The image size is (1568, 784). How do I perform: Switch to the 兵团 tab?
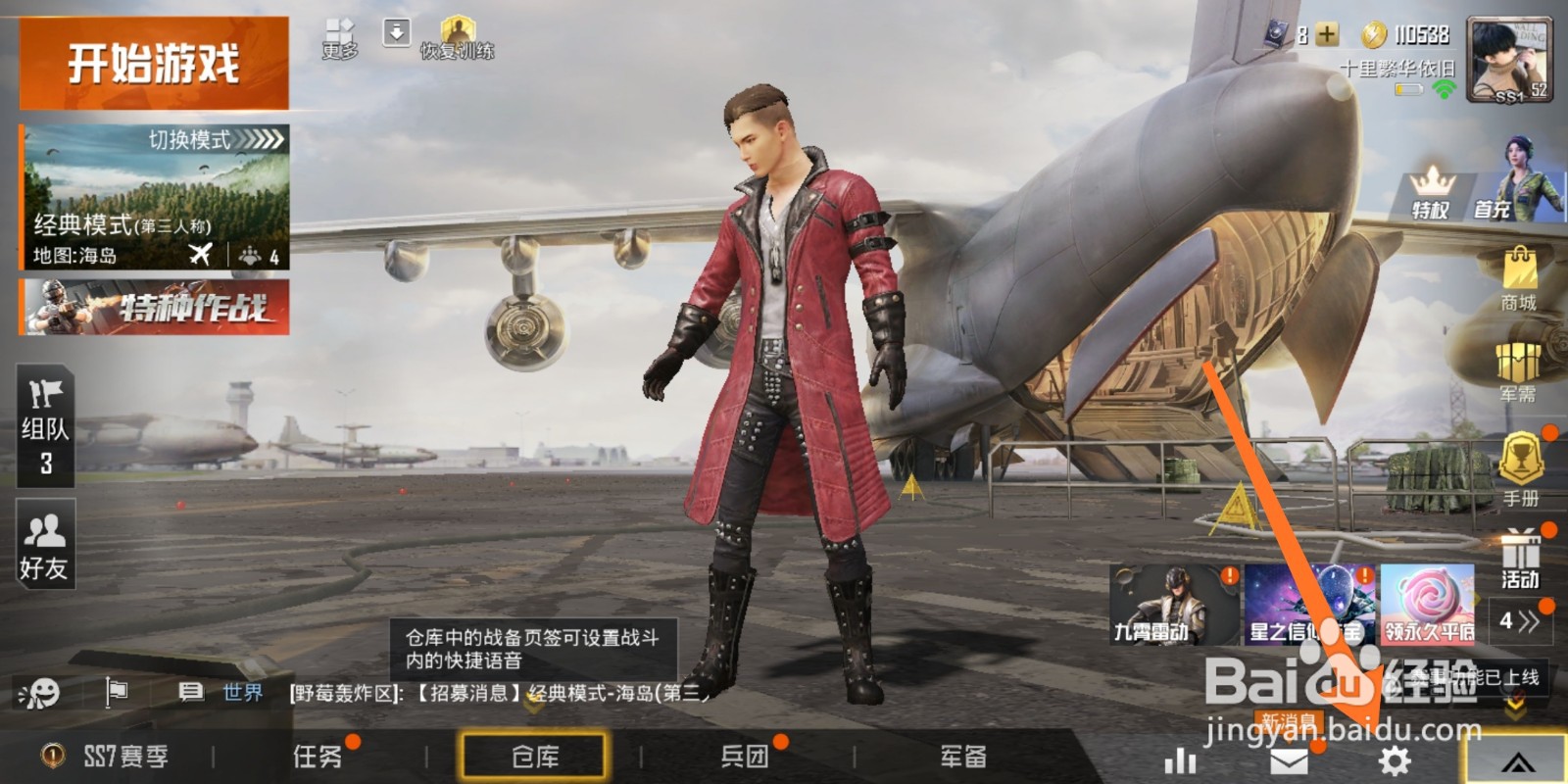click(x=747, y=757)
